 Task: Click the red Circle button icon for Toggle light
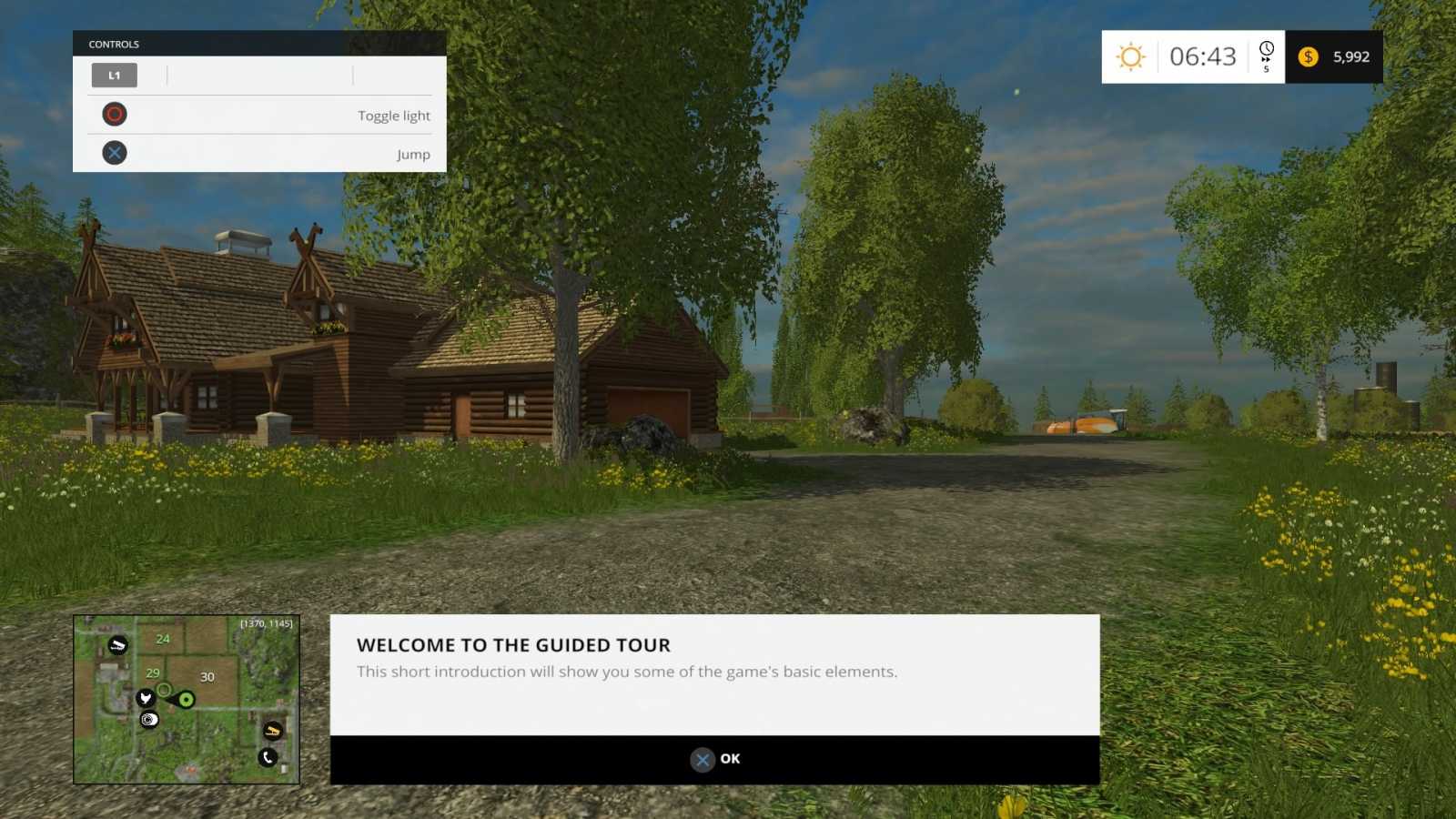pyautogui.click(x=114, y=114)
